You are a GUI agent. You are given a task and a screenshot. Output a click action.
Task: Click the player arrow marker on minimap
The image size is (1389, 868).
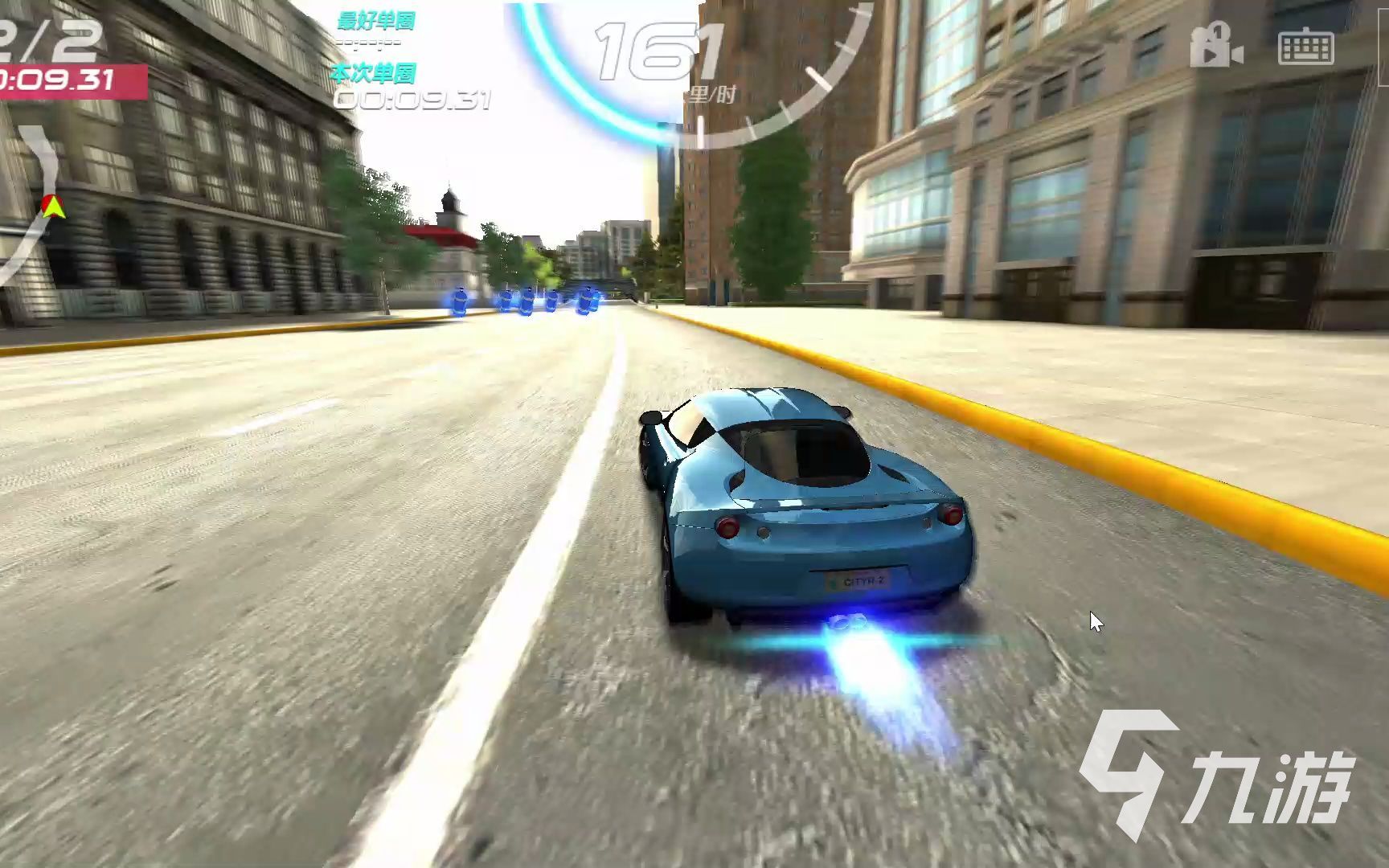pos(54,207)
